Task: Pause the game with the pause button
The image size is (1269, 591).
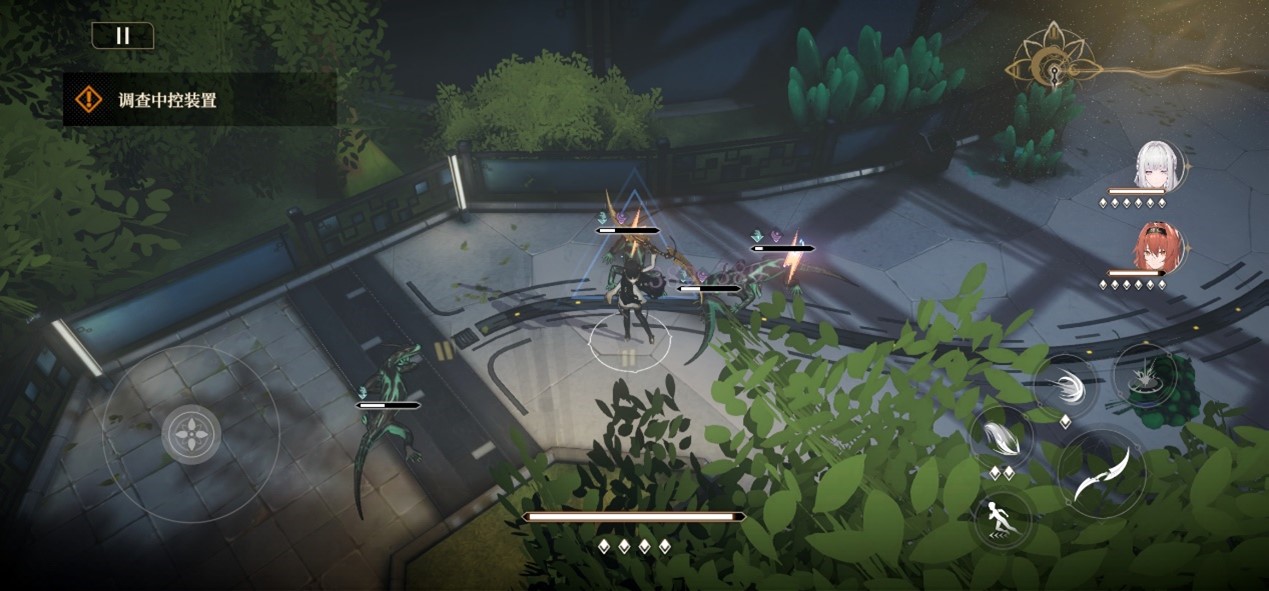Action: pyautogui.click(x=123, y=36)
